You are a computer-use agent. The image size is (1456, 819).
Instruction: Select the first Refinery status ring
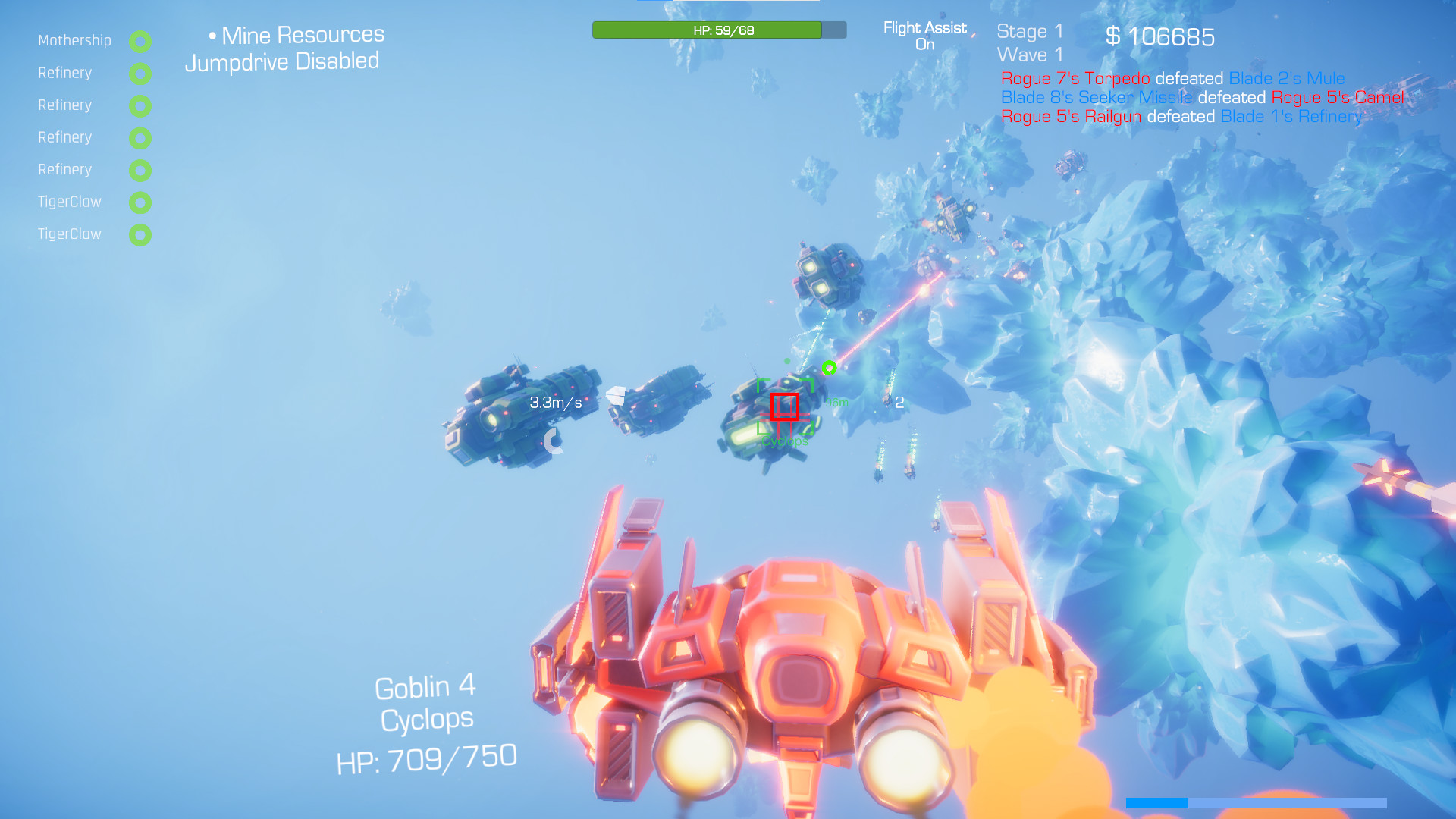(x=140, y=74)
